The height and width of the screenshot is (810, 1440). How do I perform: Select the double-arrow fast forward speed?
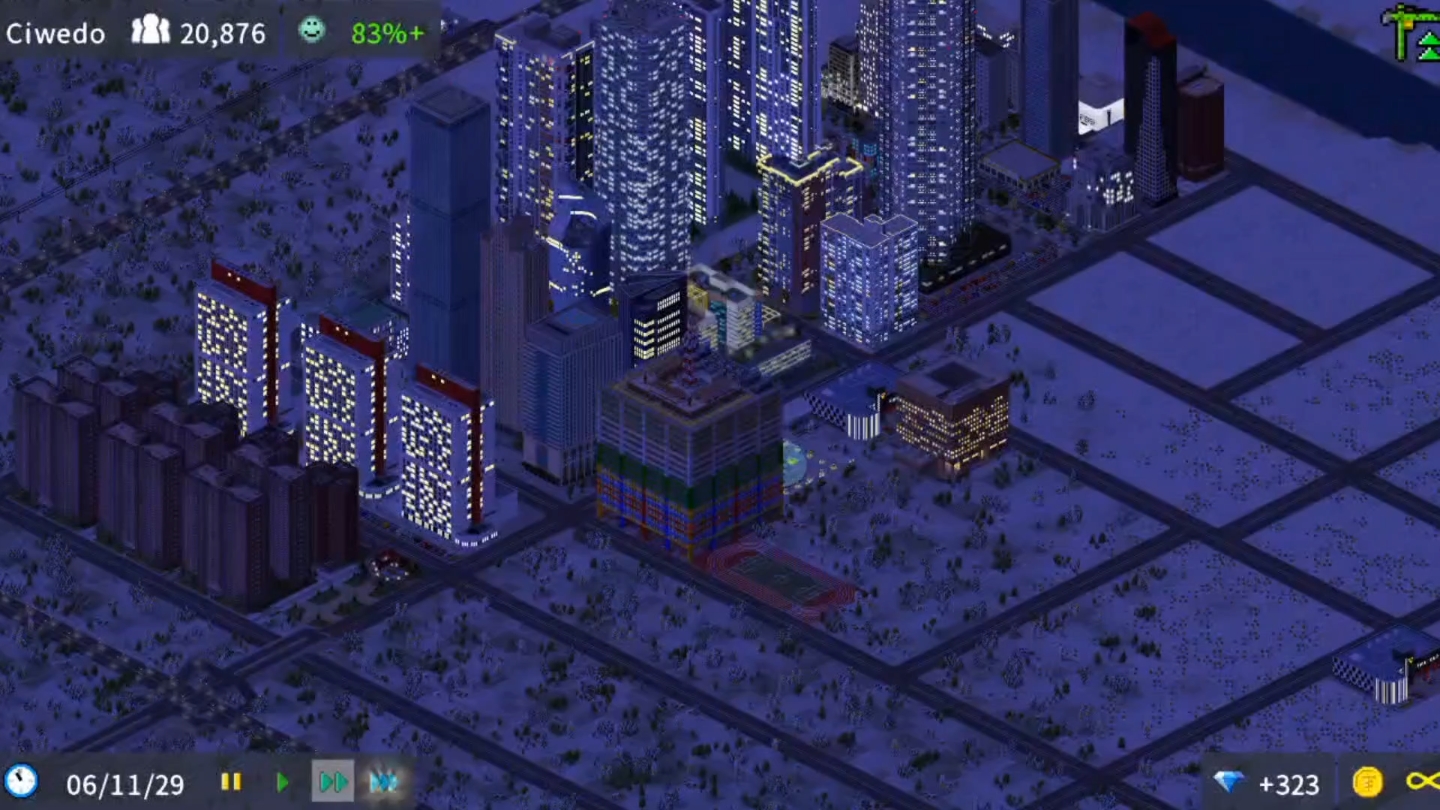pos(333,782)
